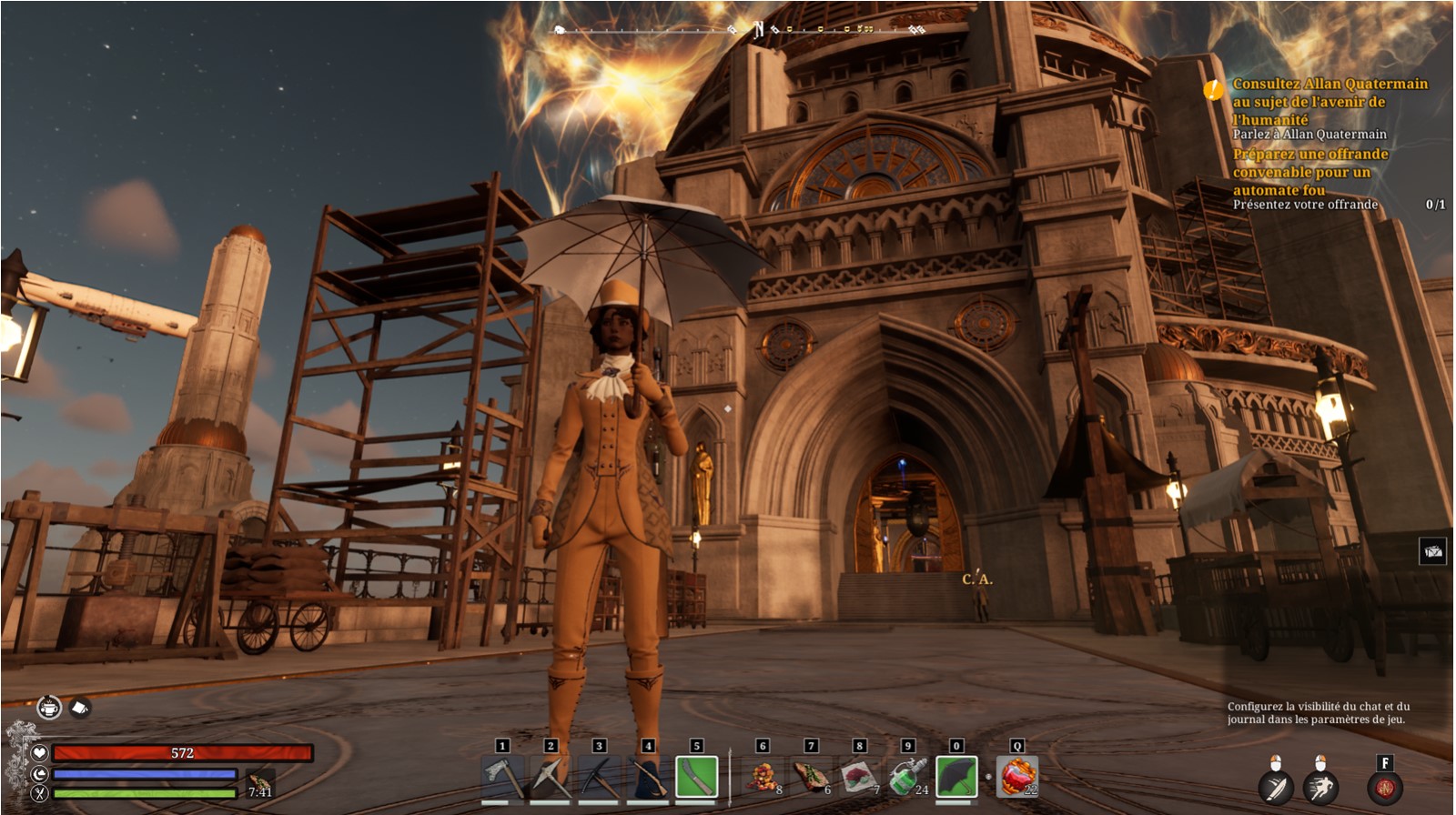Use the red gem consumable in Q slot
This screenshot has height=815, width=1456.
[x=1017, y=778]
